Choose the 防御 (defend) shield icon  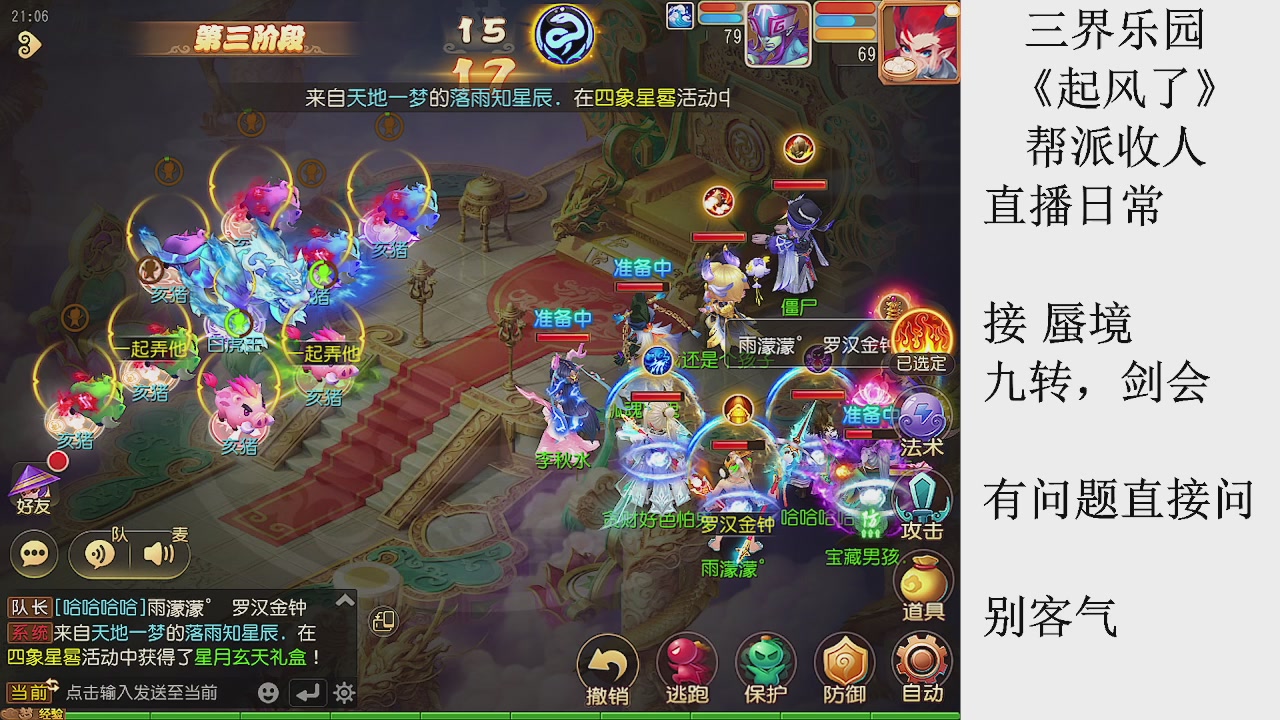(x=843, y=660)
